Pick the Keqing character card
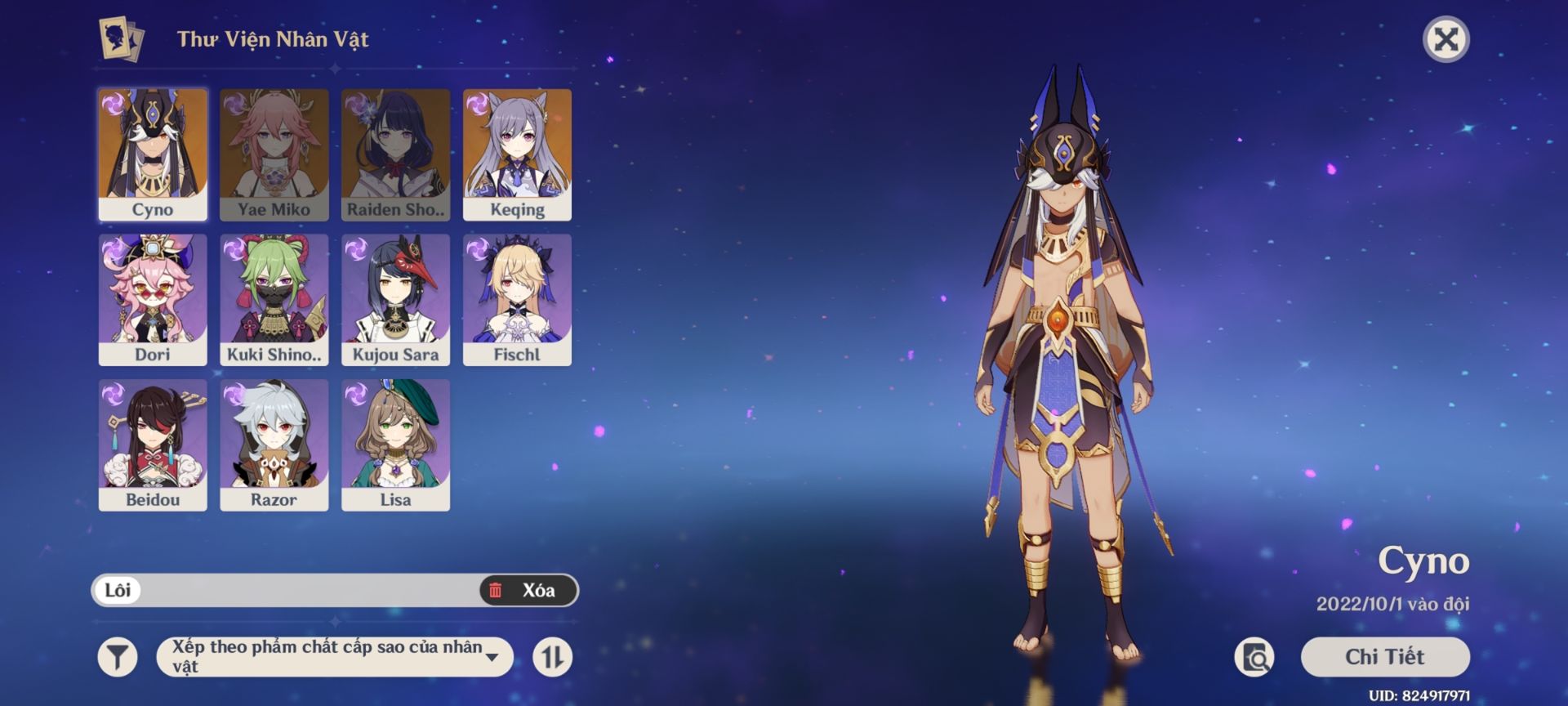This screenshot has height=706, width=1568. [517, 154]
